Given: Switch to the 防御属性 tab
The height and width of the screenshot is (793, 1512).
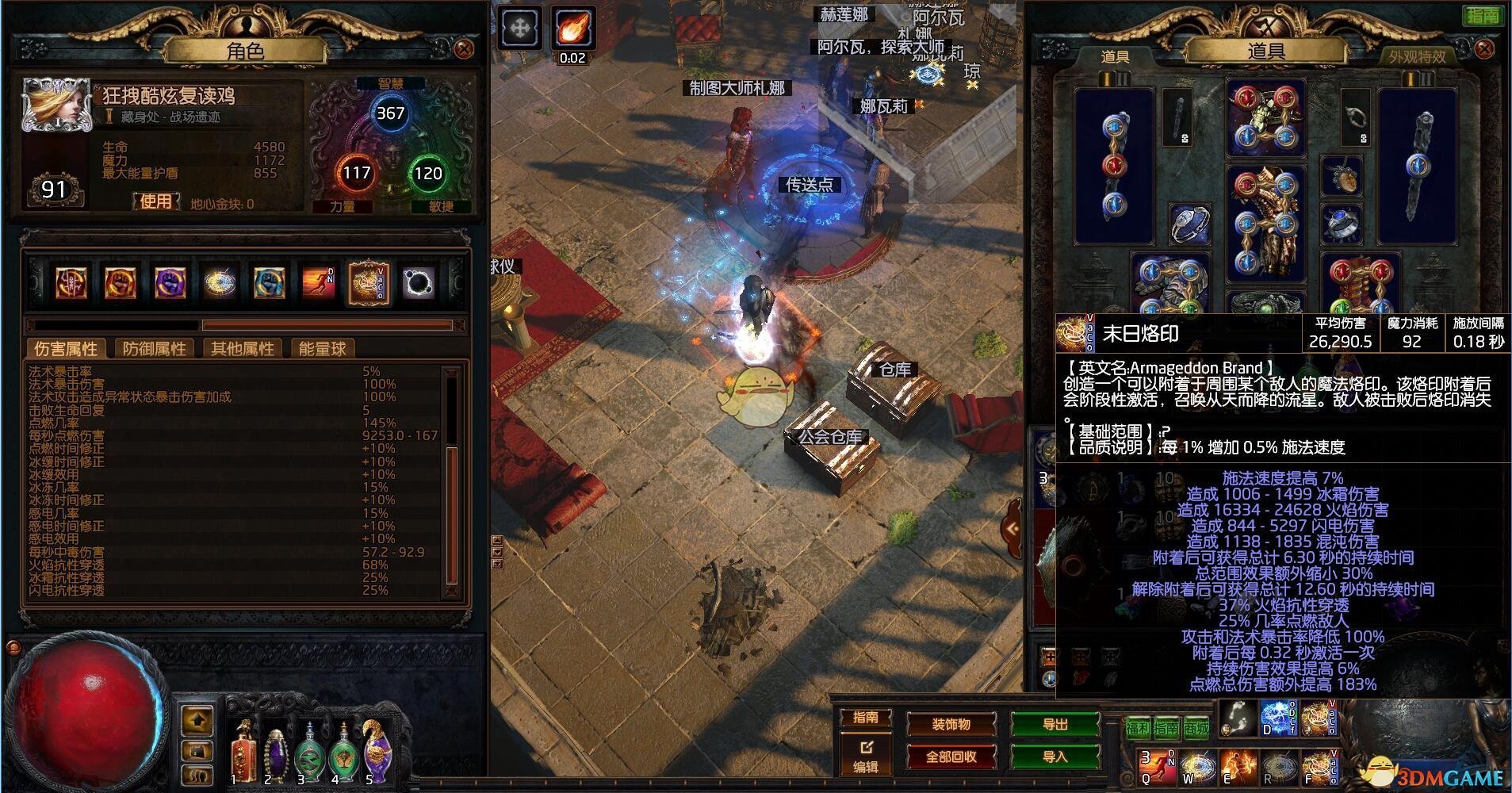Looking at the screenshot, I should pos(154,349).
